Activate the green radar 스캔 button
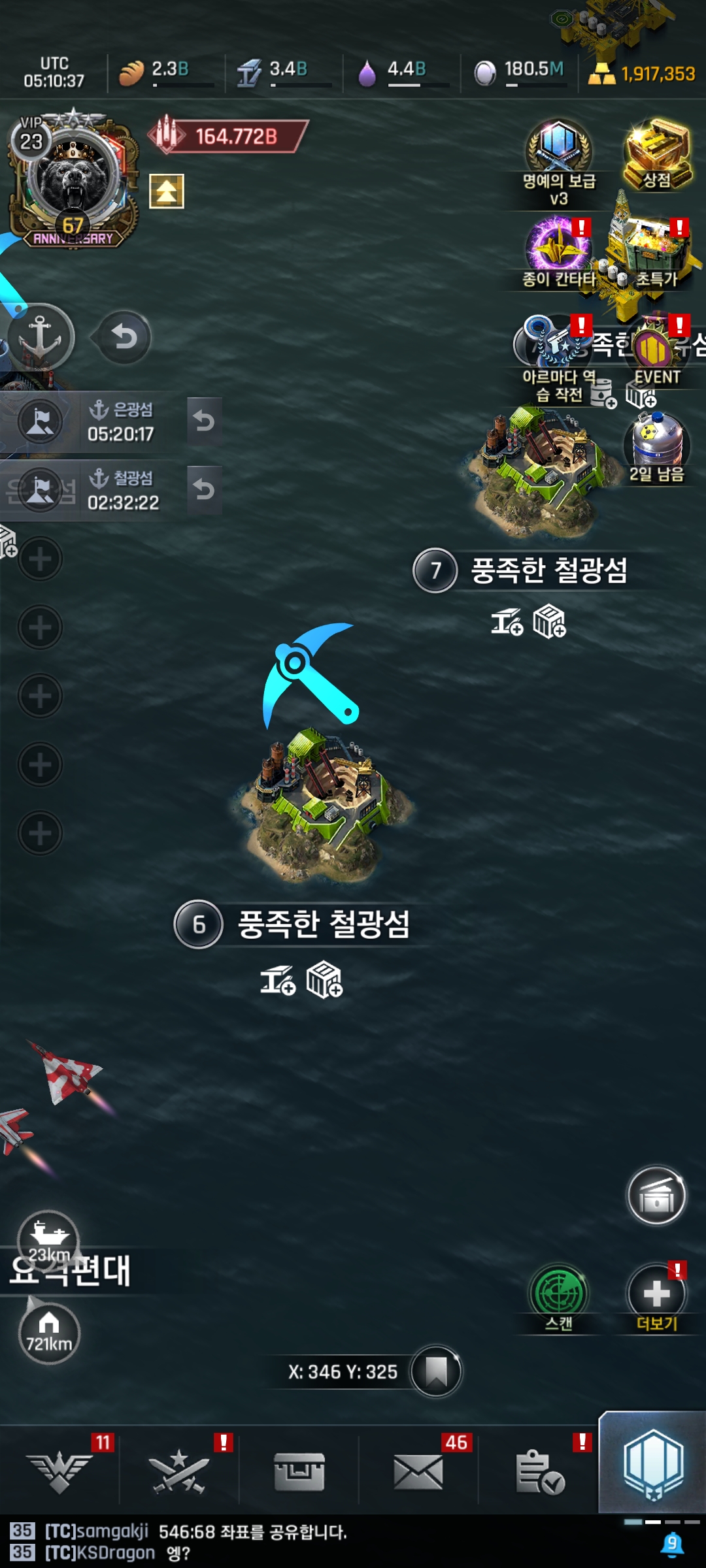 (559, 1294)
